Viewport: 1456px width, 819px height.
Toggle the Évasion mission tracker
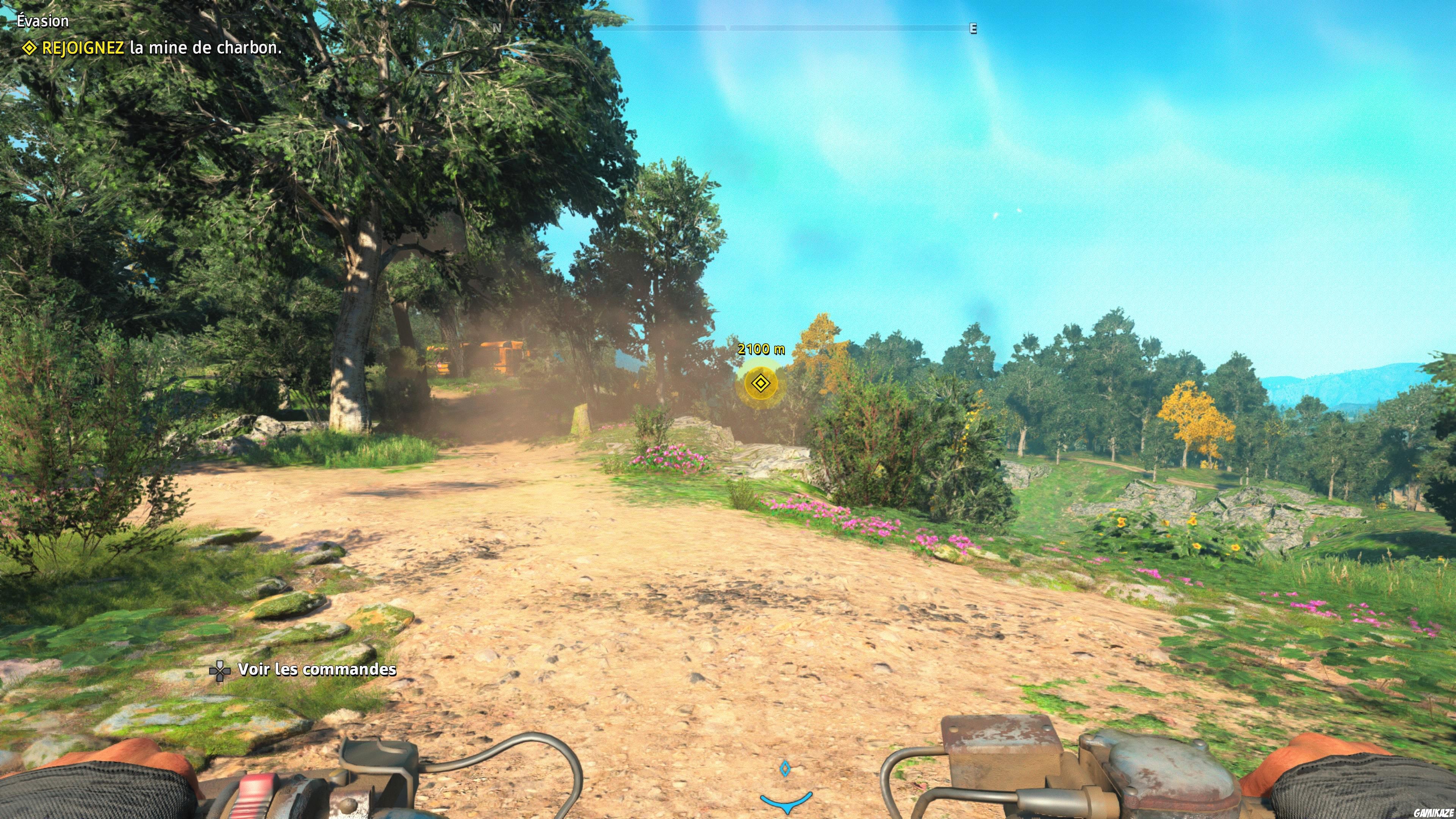[42, 21]
